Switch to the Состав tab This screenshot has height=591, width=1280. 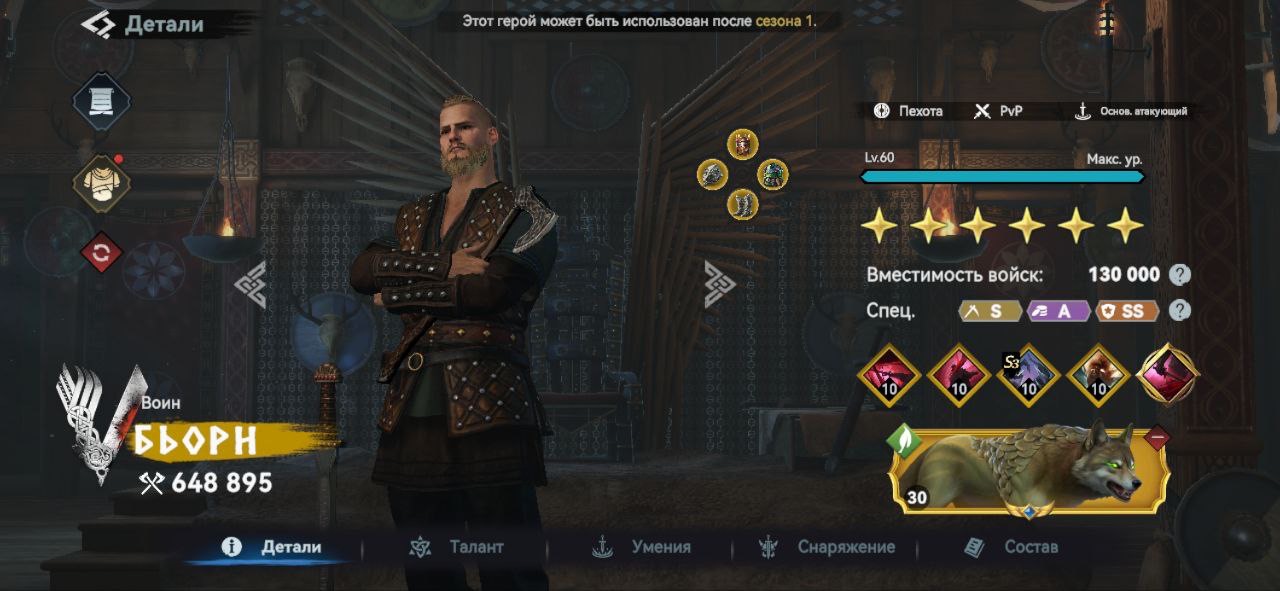pyautogui.click(x=1011, y=547)
